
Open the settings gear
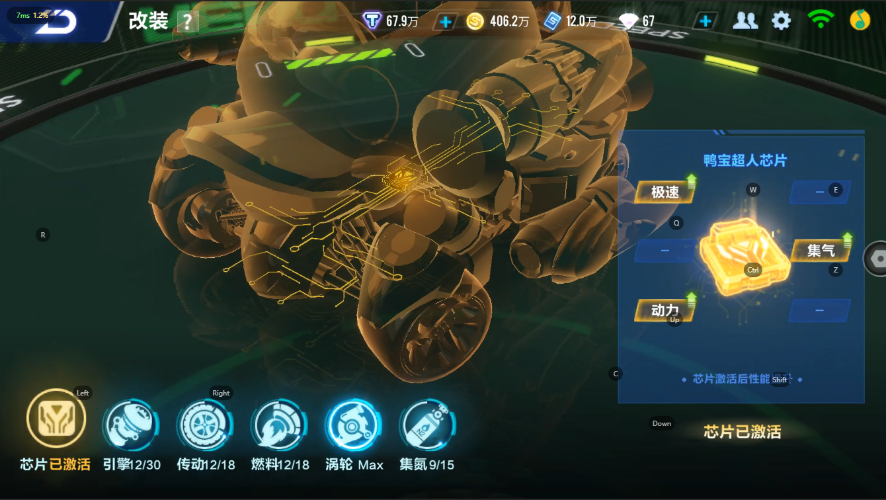pyautogui.click(x=781, y=20)
